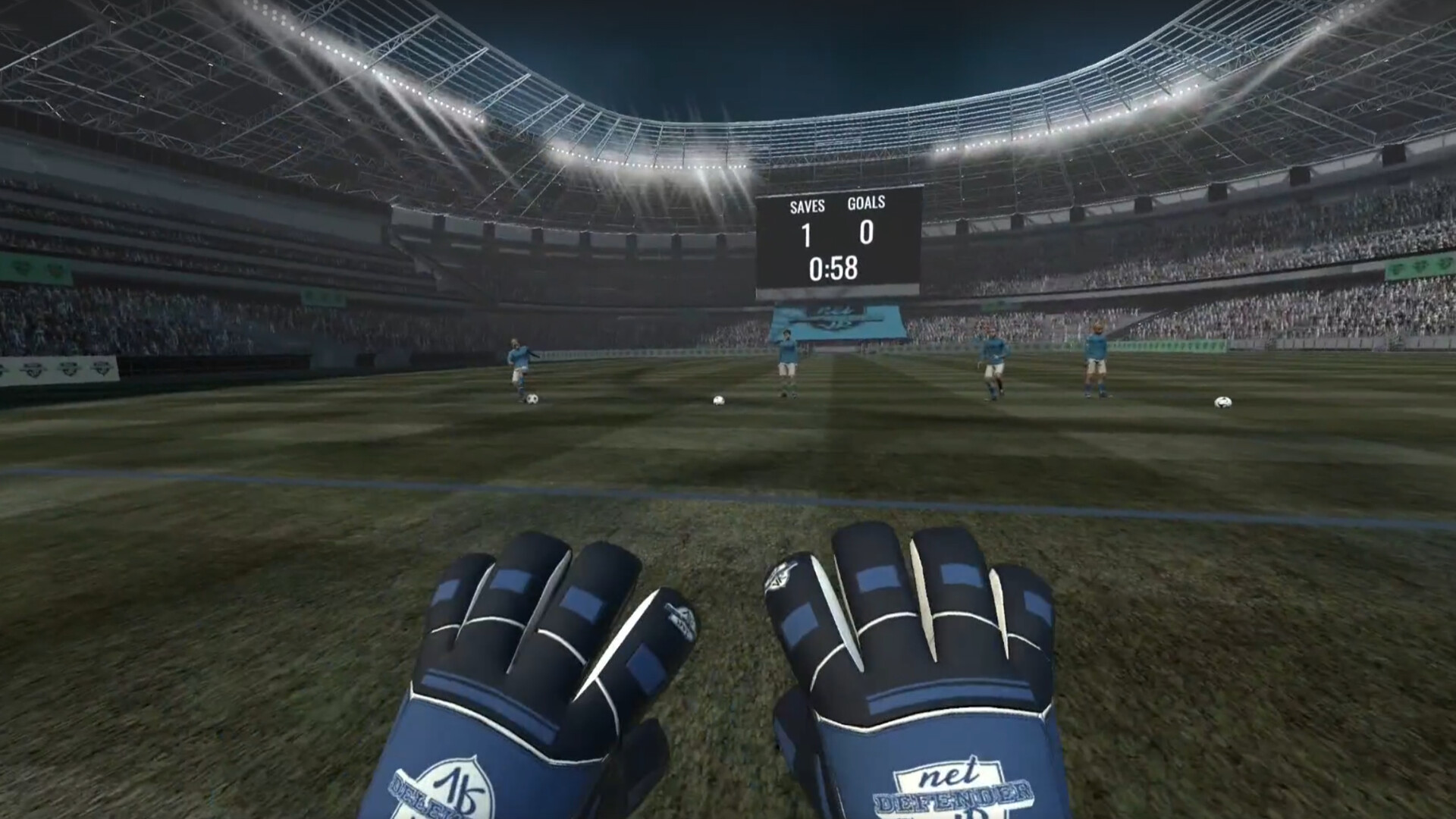This screenshot has height=819, width=1456.
Task: Expand the scoreboard display panel
Action: (x=840, y=239)
